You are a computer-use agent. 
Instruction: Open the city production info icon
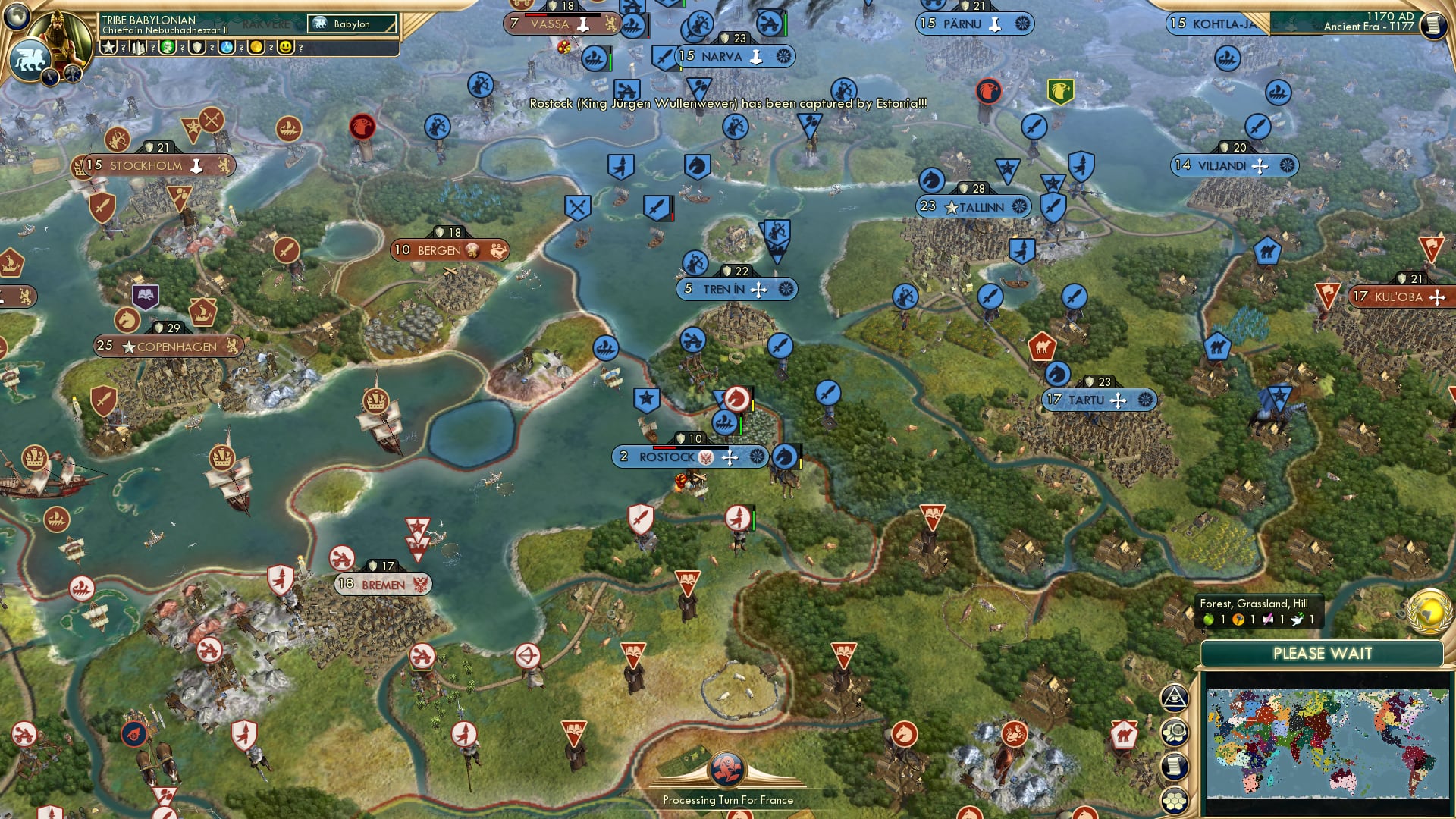[140, 49]
